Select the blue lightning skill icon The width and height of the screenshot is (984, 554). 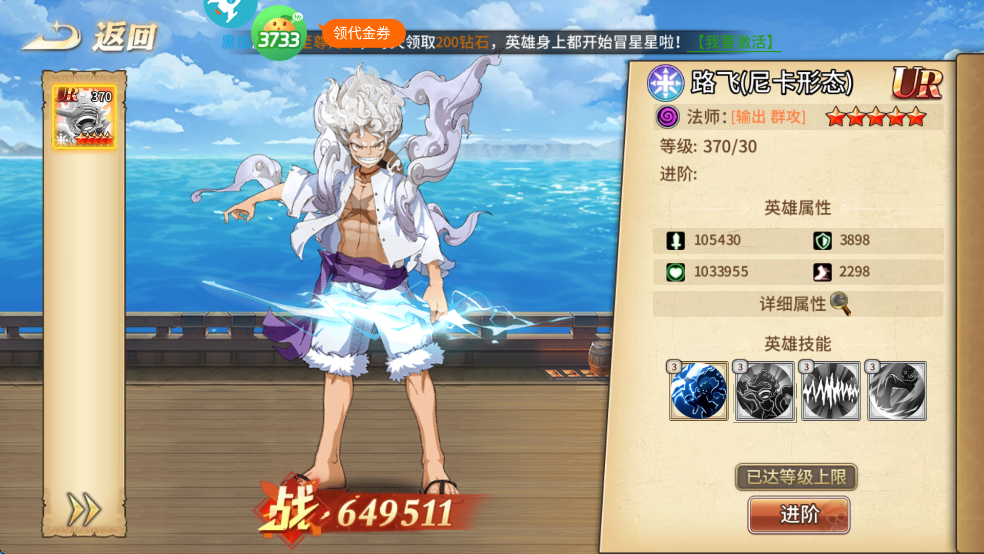coord(699,391)
